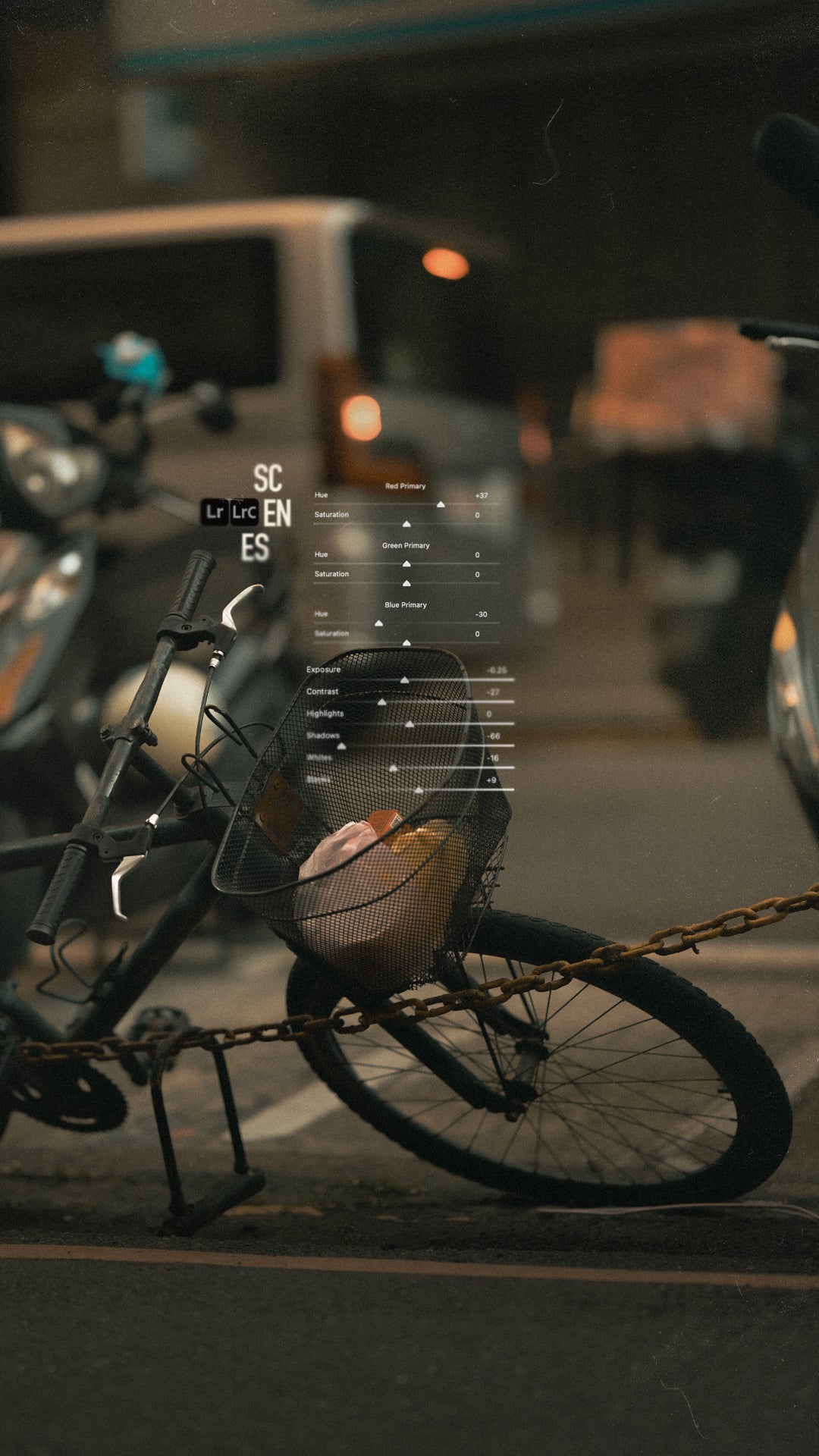Click the Blue Primary Hue slider handle
This screenshot has height=1456, width=819.
click(x=378, y=623)
